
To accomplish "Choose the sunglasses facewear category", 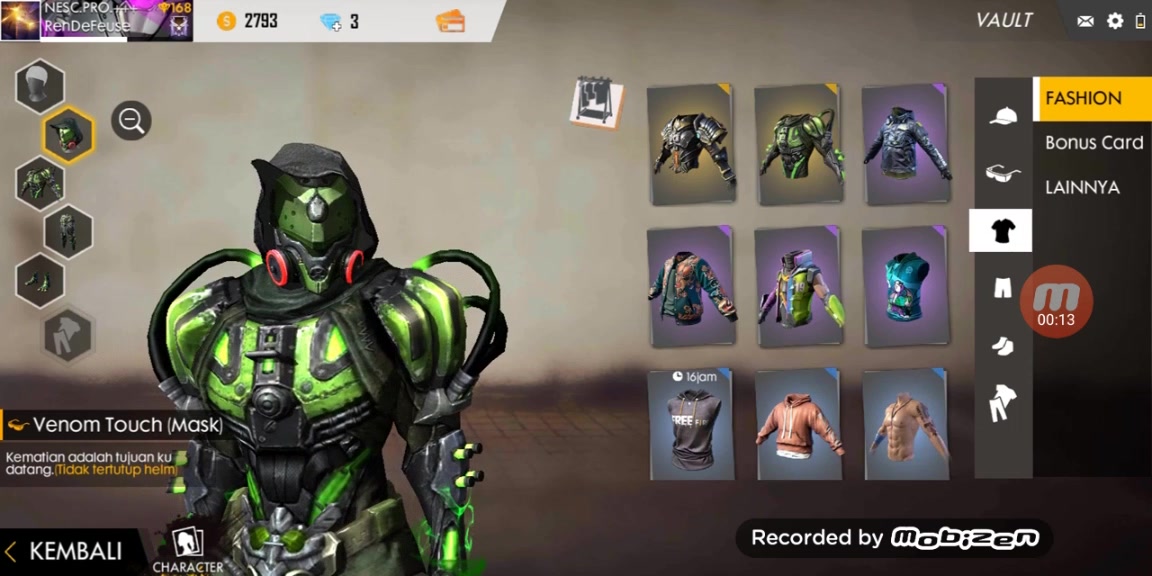I will point(1002,173).
